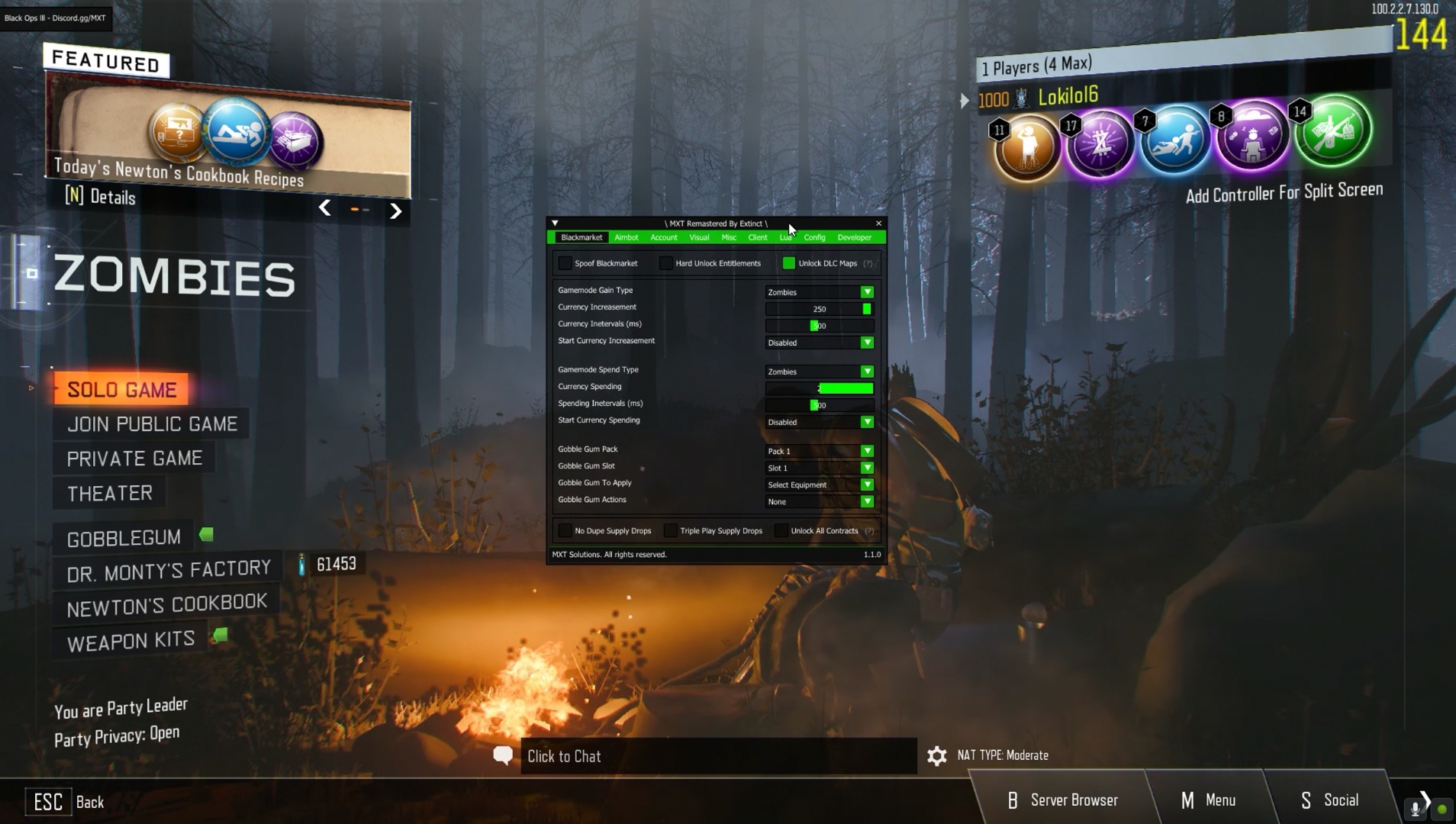1456x824 pixels.
Task: Open network settings gear beside NAT type
Action: (x=936, y=755)
